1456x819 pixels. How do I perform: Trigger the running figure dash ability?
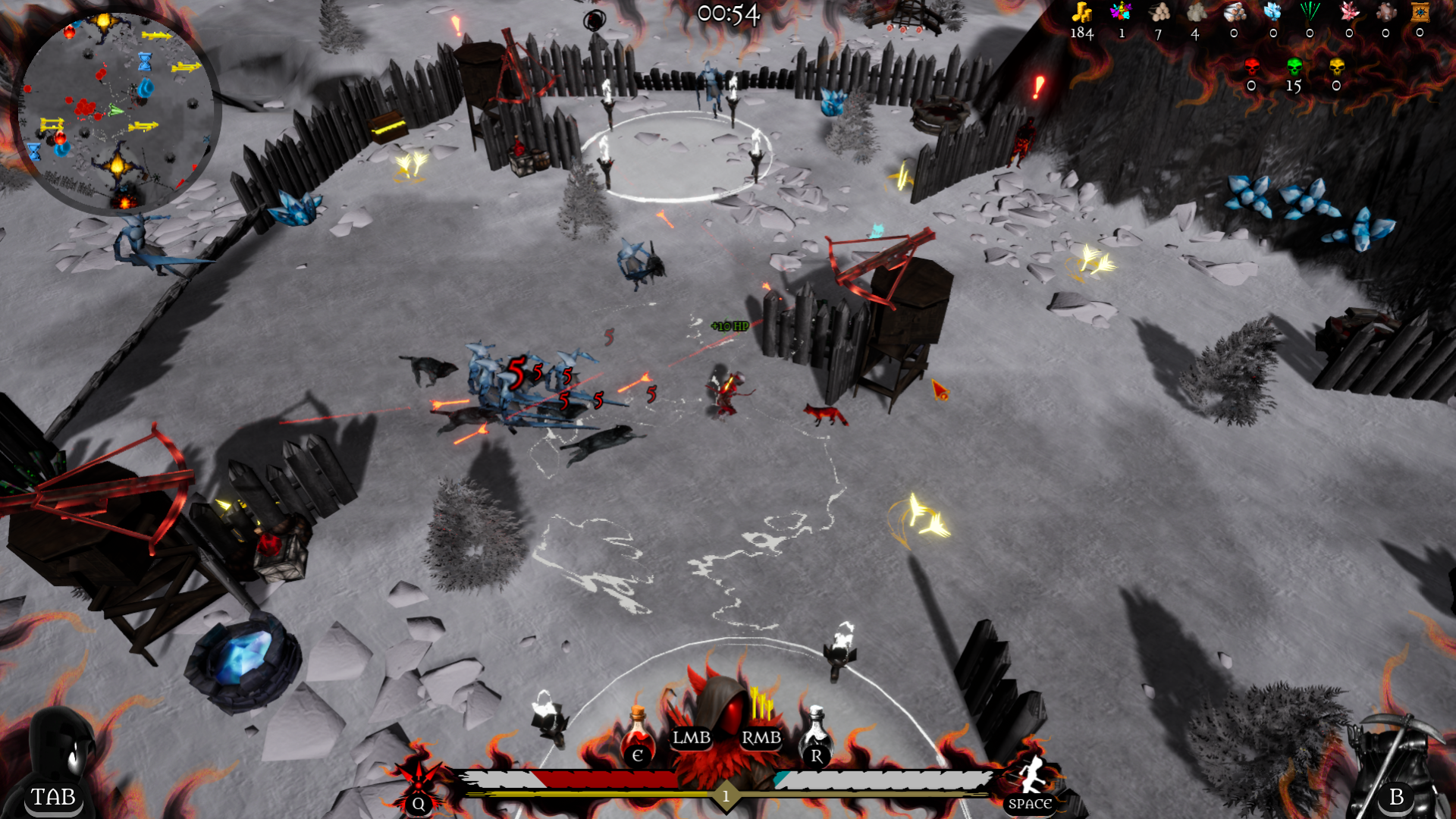(1031, 777)
